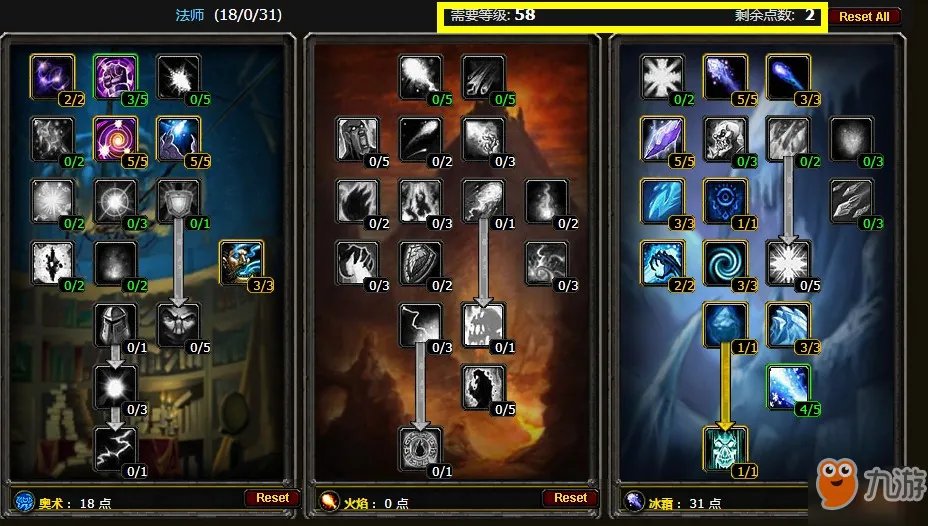The width and height of the screenshot is (928, 526).
Task: Click the Reset All button
Action: pos(864,17)
